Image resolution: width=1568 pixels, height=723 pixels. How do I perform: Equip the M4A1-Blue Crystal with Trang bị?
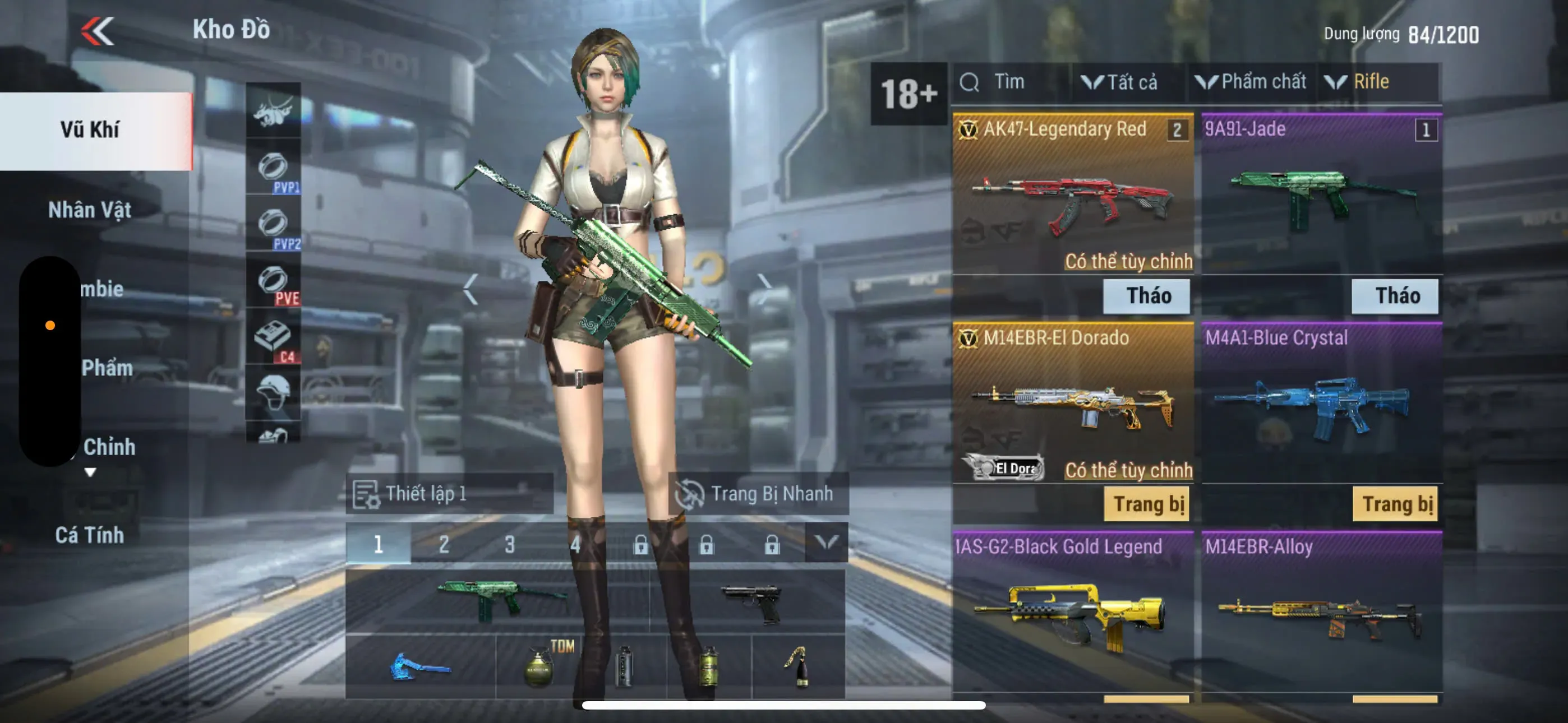click(1395, 504)
